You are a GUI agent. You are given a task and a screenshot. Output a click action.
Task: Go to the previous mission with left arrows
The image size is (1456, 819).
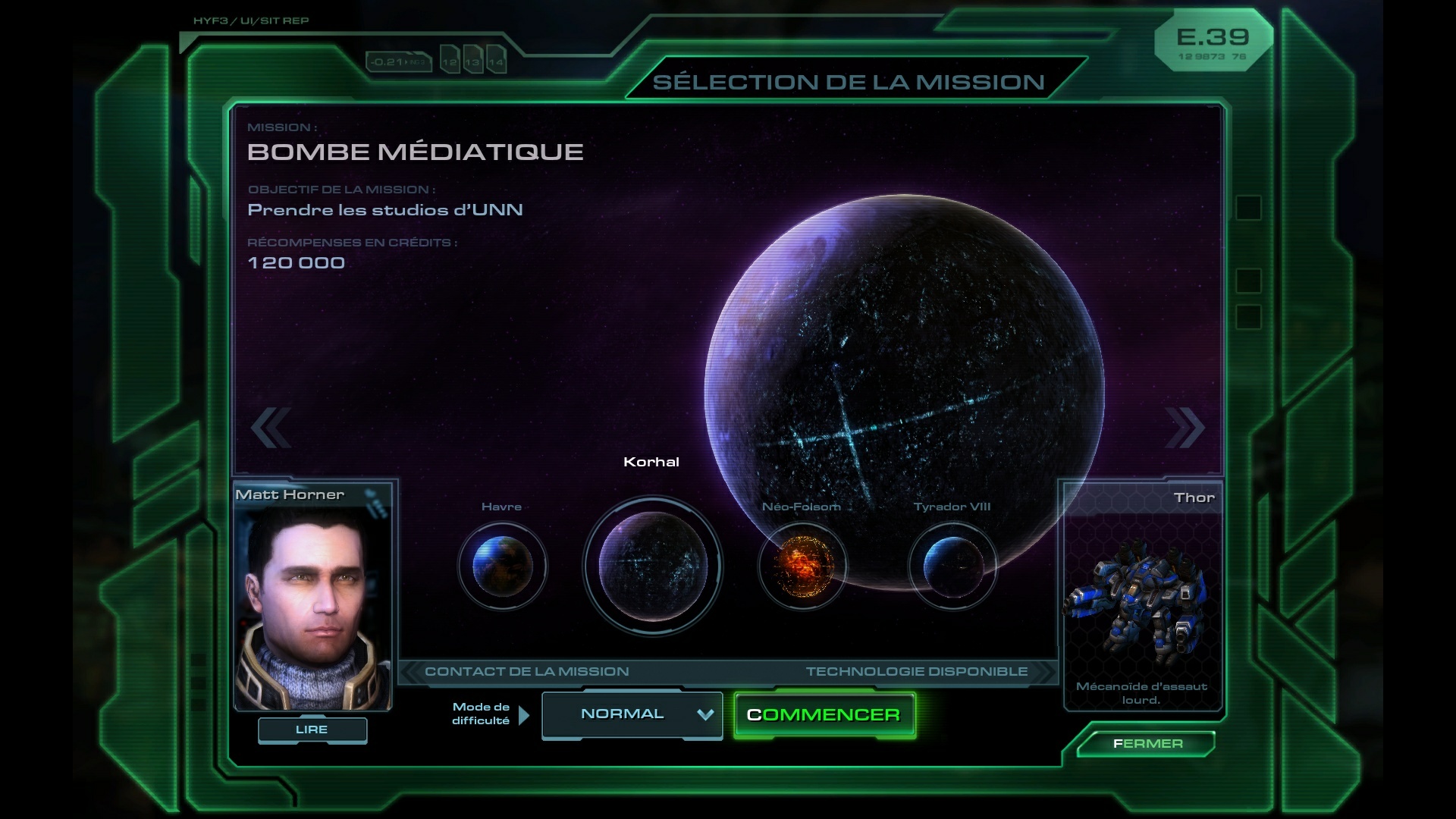pyautogui.click(x=271, y=428)
